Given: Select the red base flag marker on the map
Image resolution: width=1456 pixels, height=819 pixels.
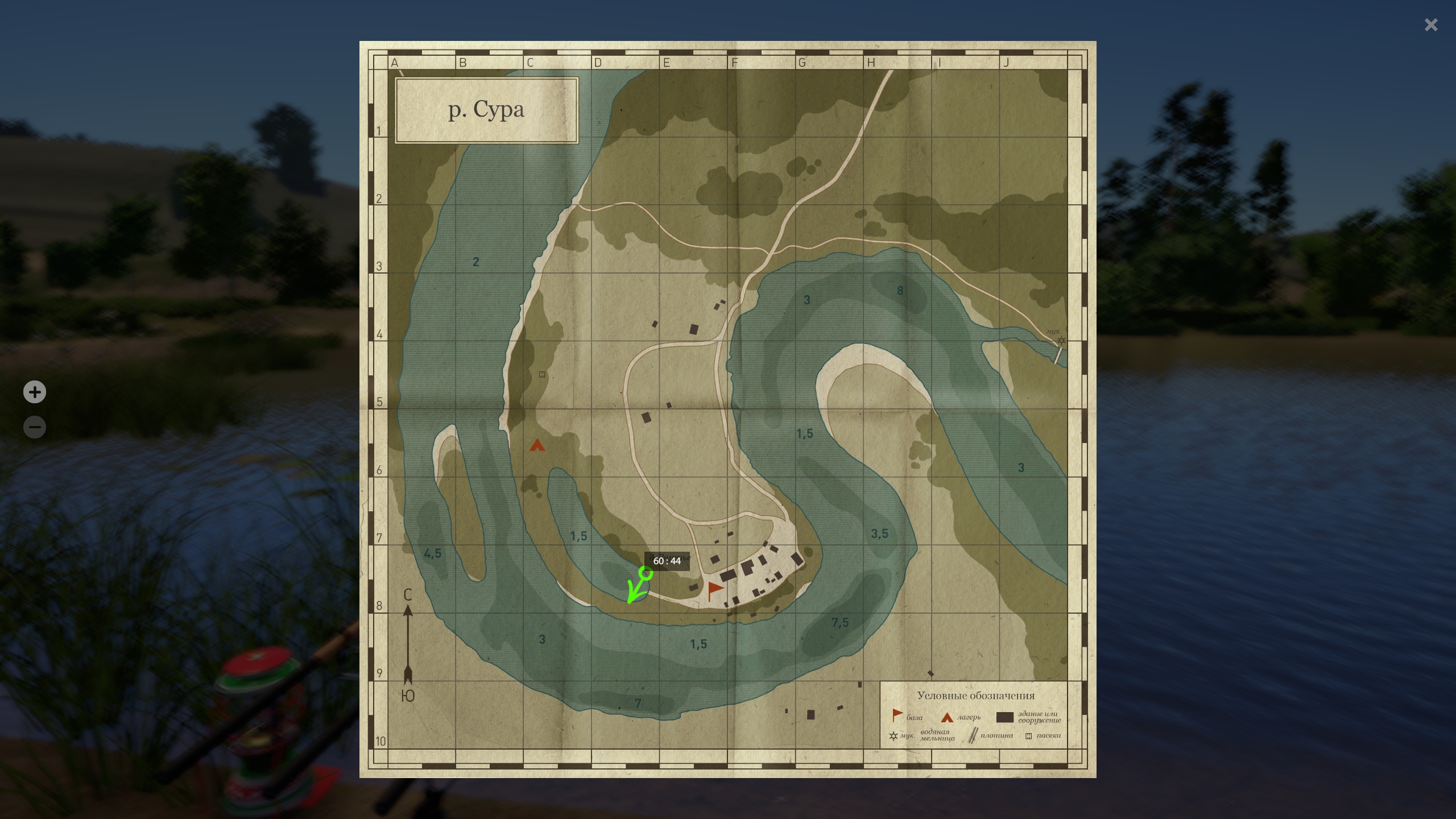Looking at the screenshot, I should point(714,590).
